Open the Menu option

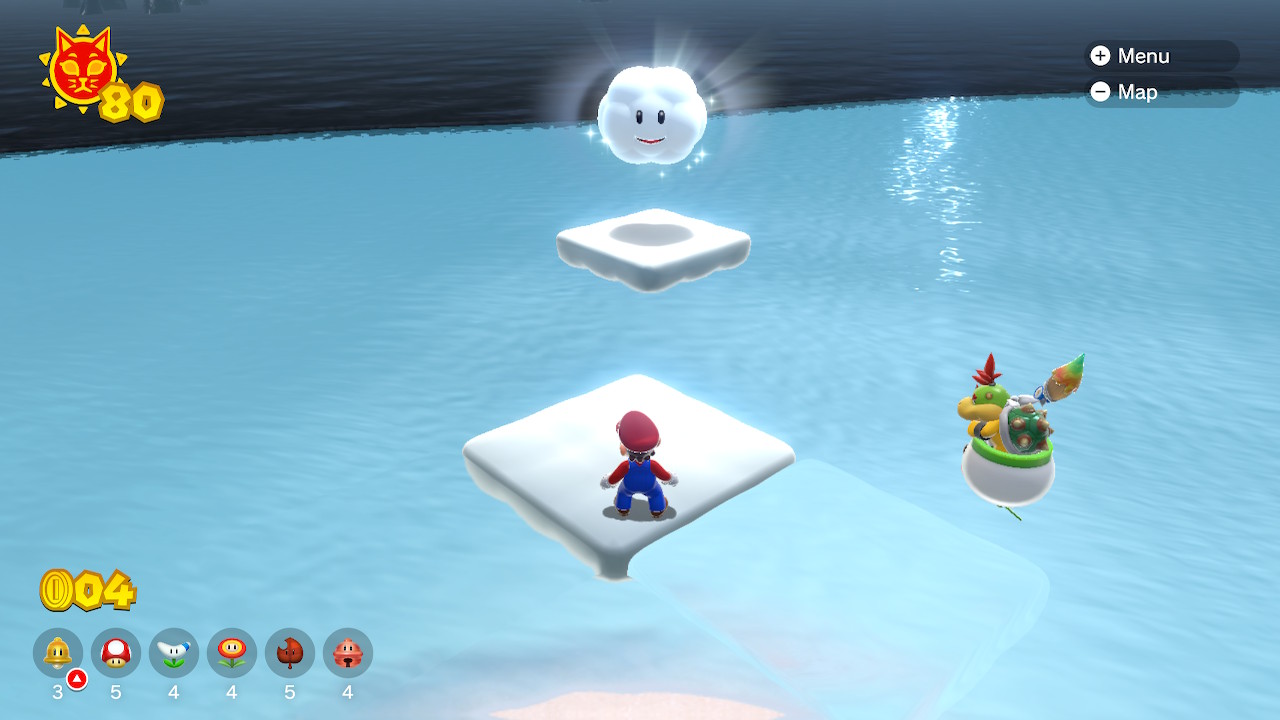(x=1131, y=56)
